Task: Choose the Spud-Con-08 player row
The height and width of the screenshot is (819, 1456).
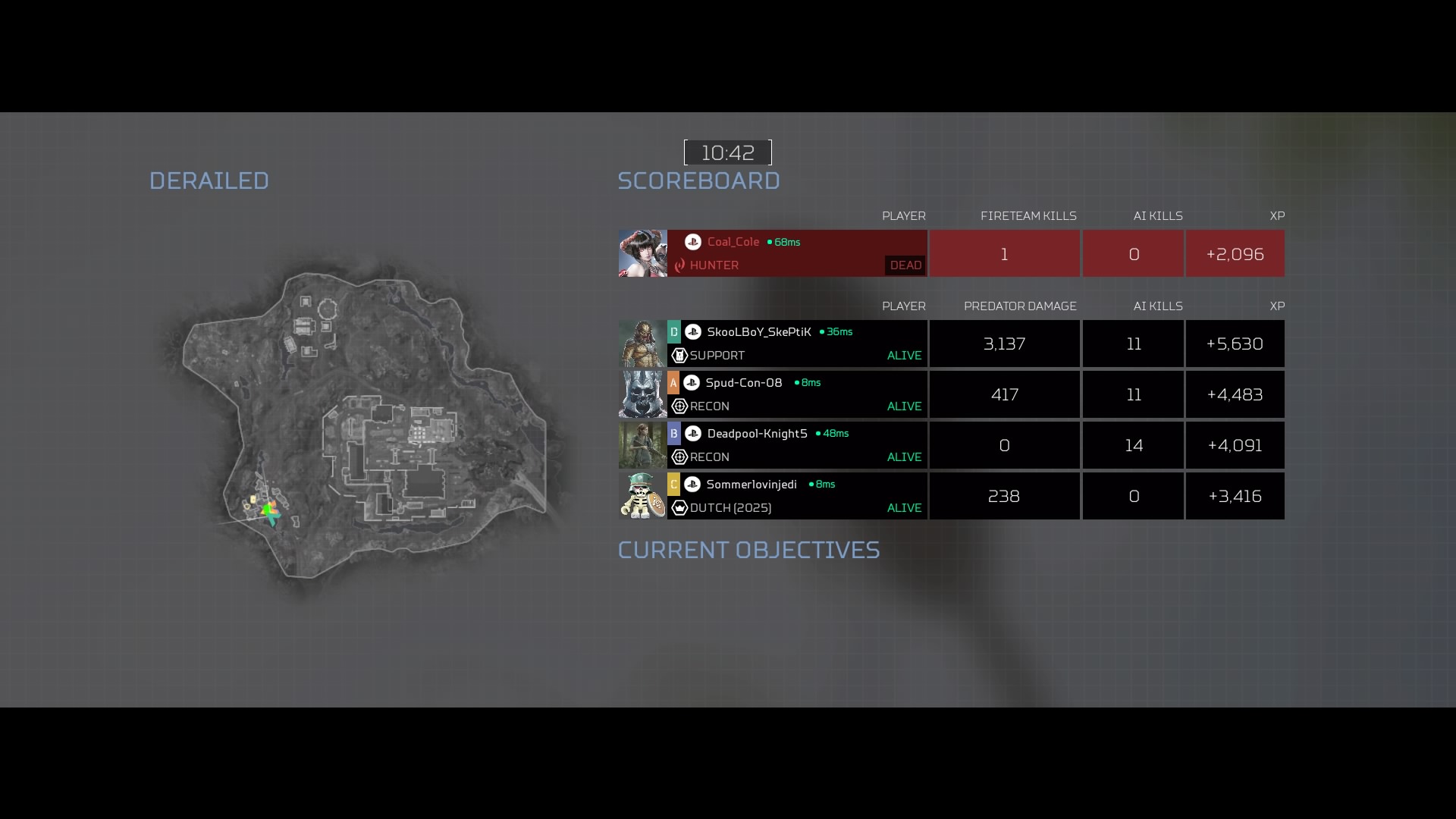Action: tap(796, 394)
